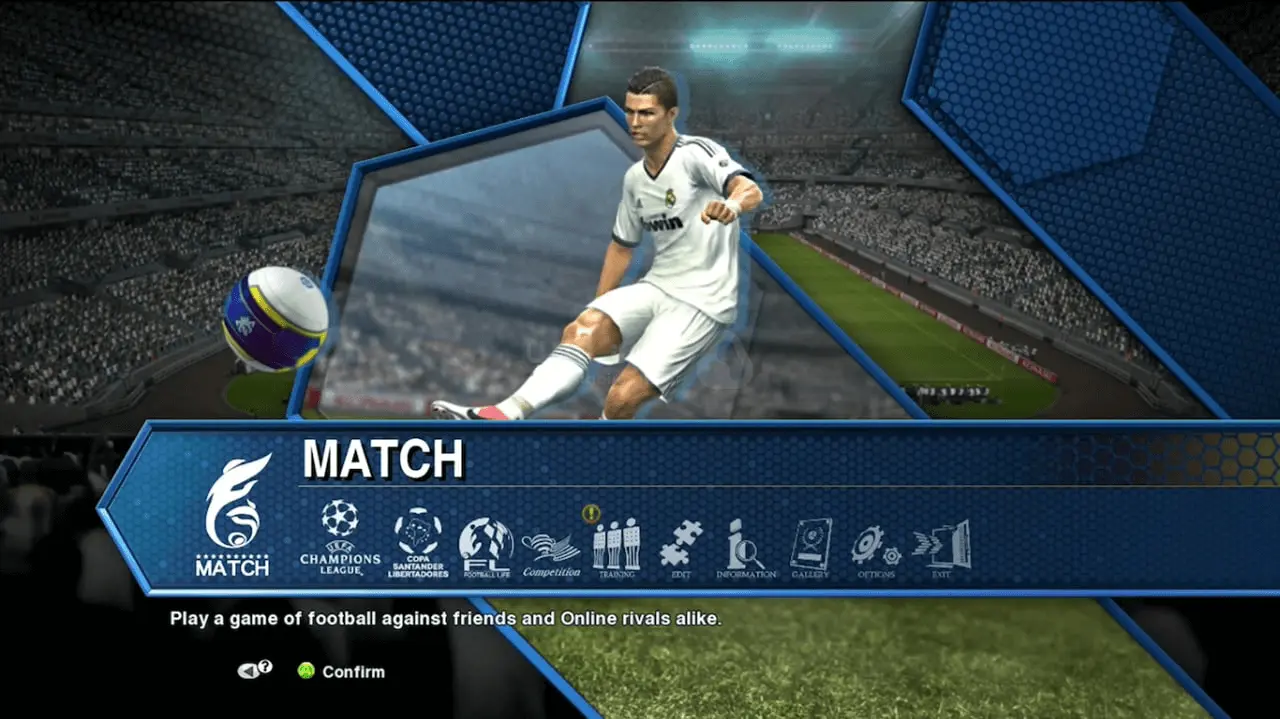Choose Copa Santander Libertadores mode

tap(418, 541)
